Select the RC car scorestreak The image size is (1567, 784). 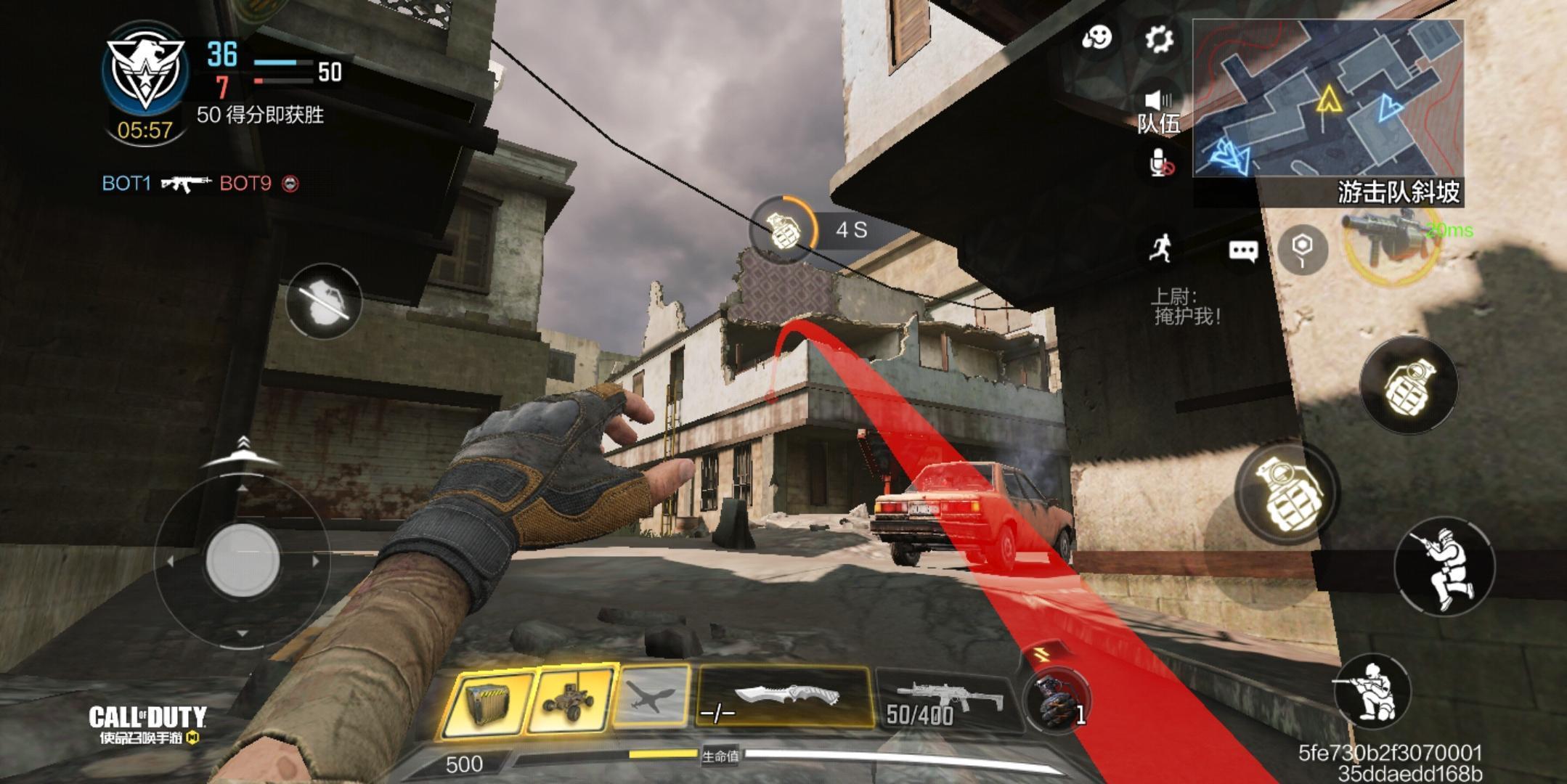coord(572,701)
